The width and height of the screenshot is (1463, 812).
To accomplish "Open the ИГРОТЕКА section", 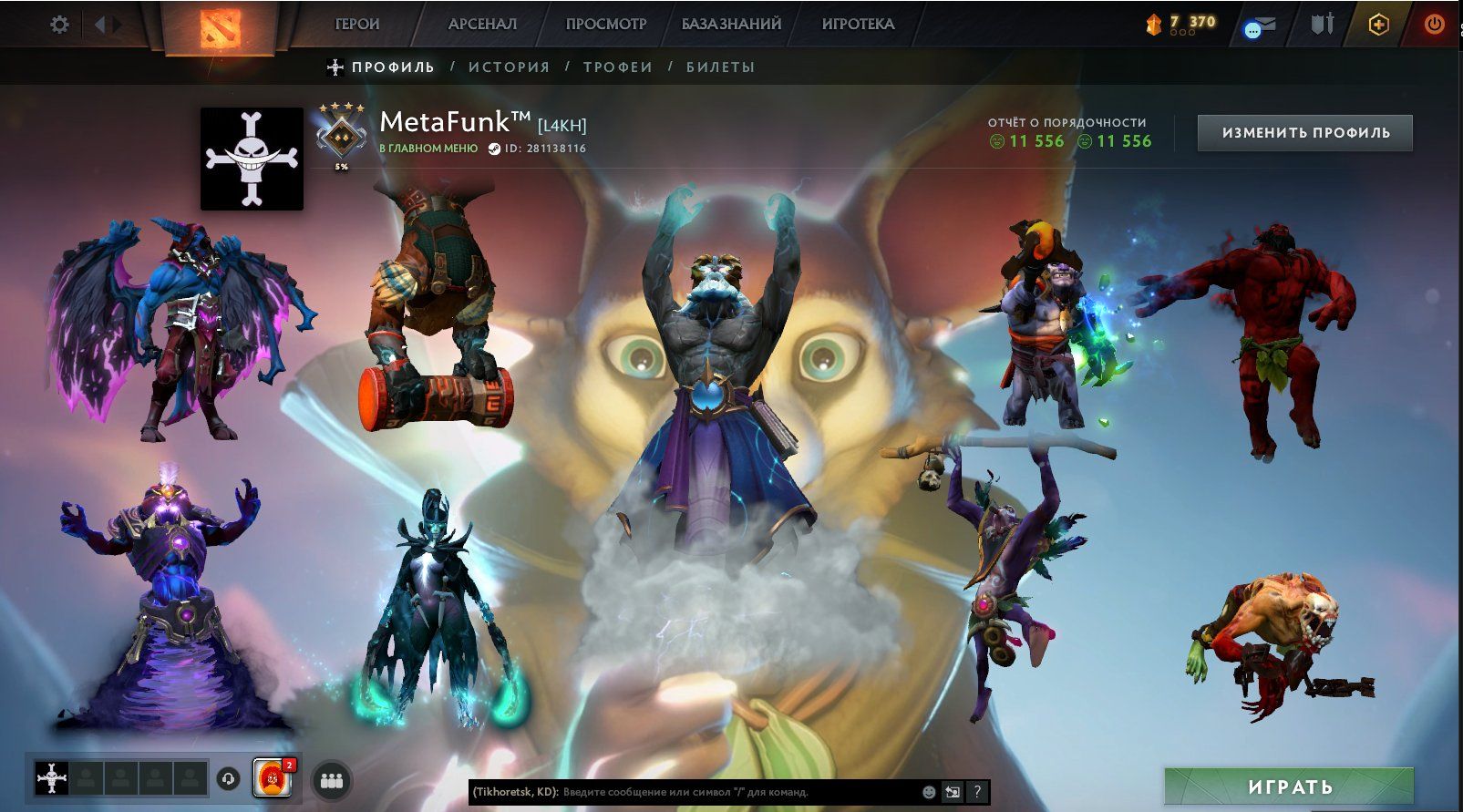I will tap(858, 25).
